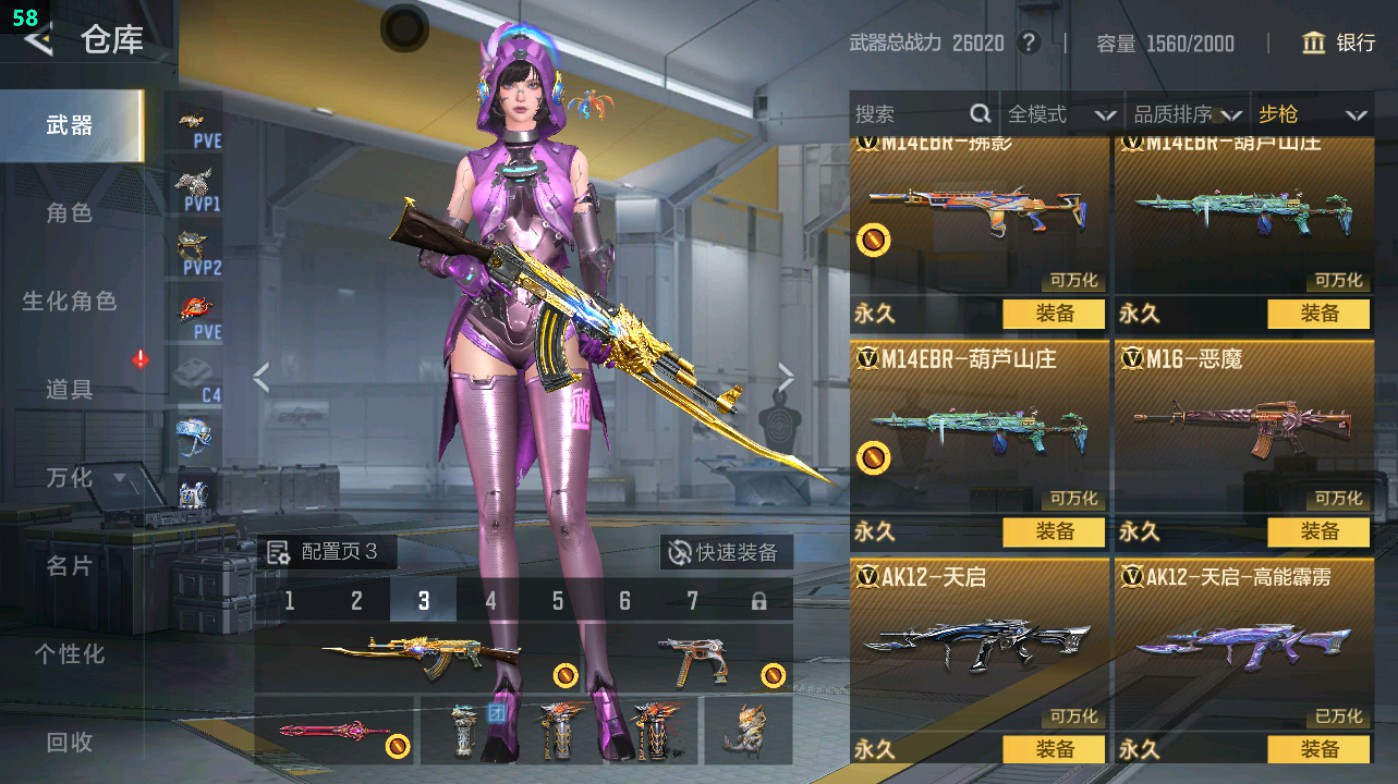Show help for 武器总战力

pyautogui.click(x=1027, y=43)
